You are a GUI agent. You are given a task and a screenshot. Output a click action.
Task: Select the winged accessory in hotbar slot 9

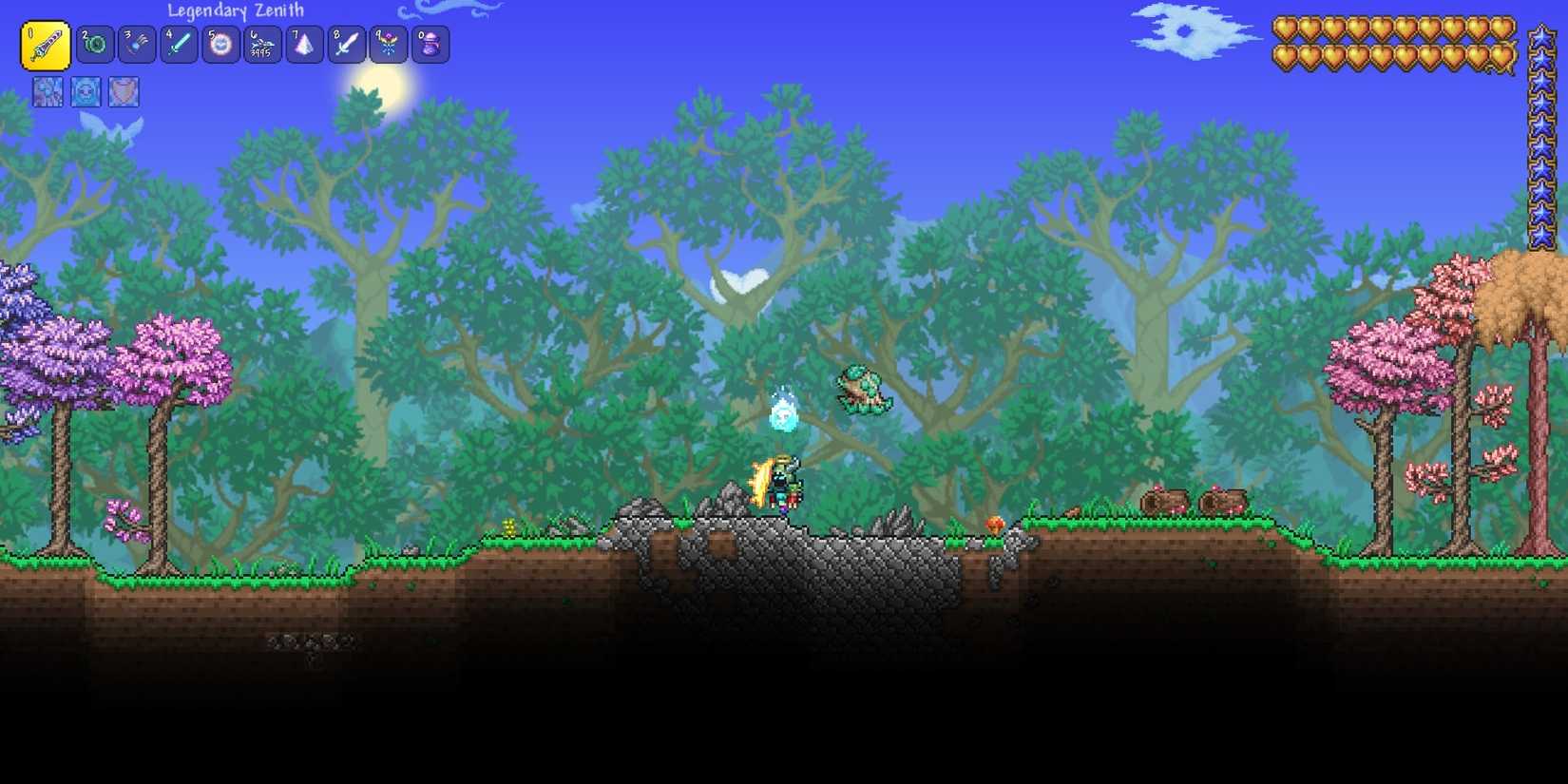tap(388, 44)
